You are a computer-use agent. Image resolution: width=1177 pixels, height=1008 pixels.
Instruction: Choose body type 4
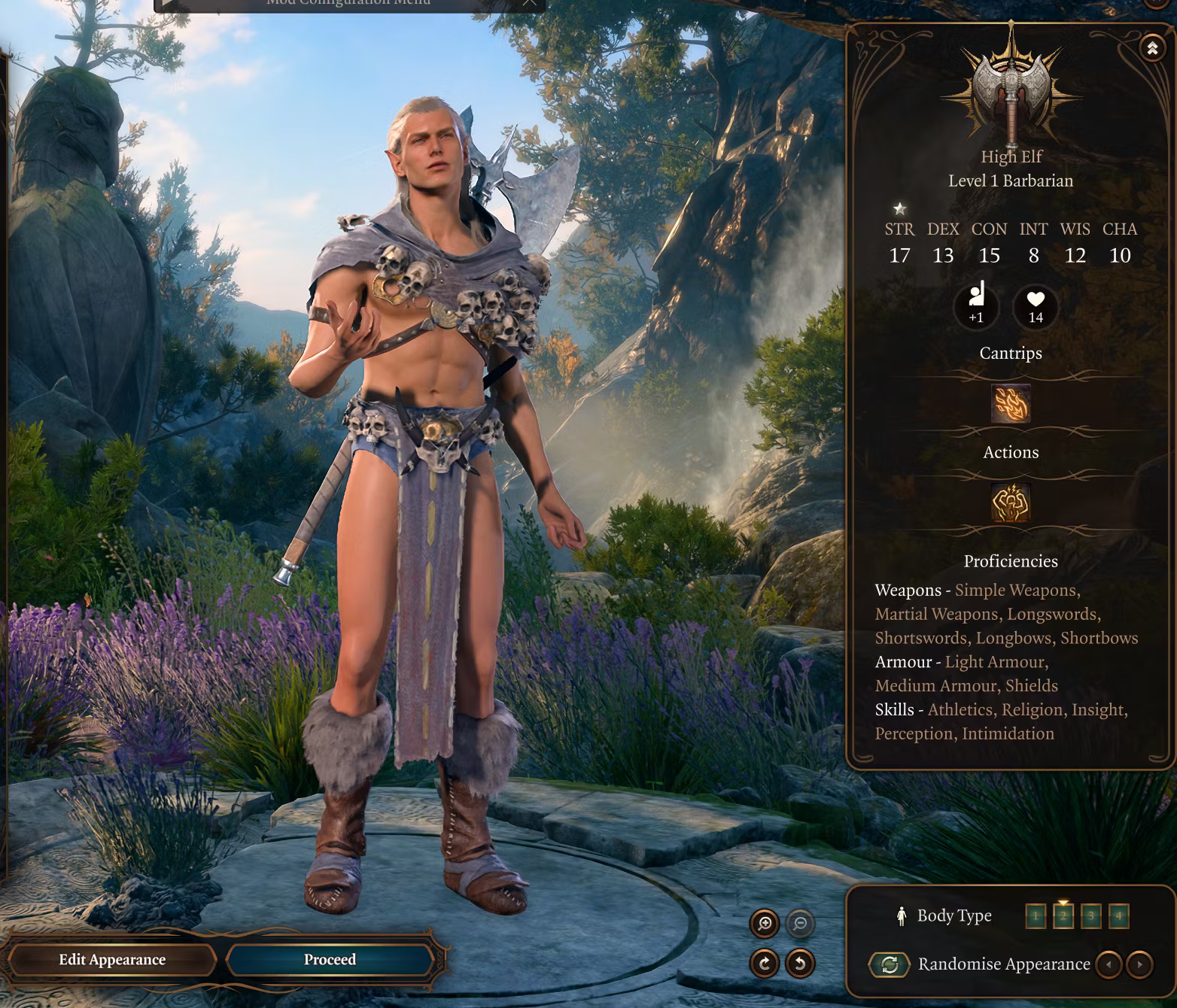tap(1118, 916)
